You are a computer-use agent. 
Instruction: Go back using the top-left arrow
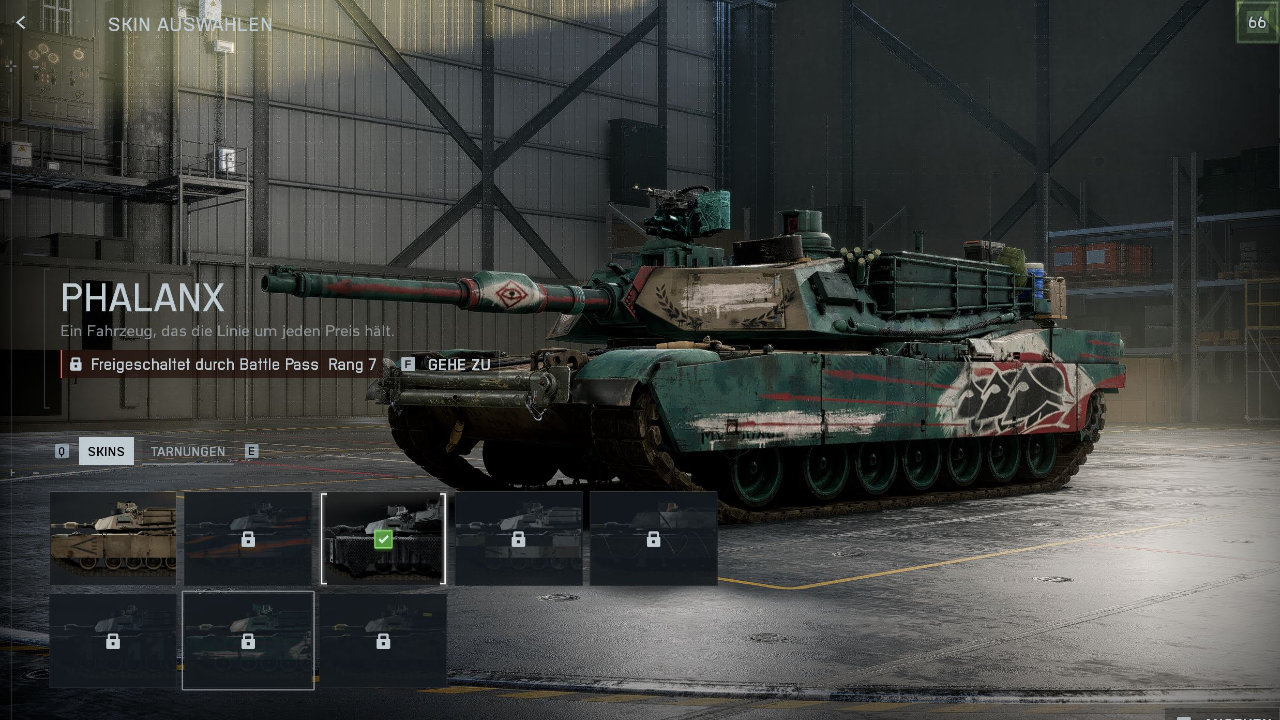(21, 23)
